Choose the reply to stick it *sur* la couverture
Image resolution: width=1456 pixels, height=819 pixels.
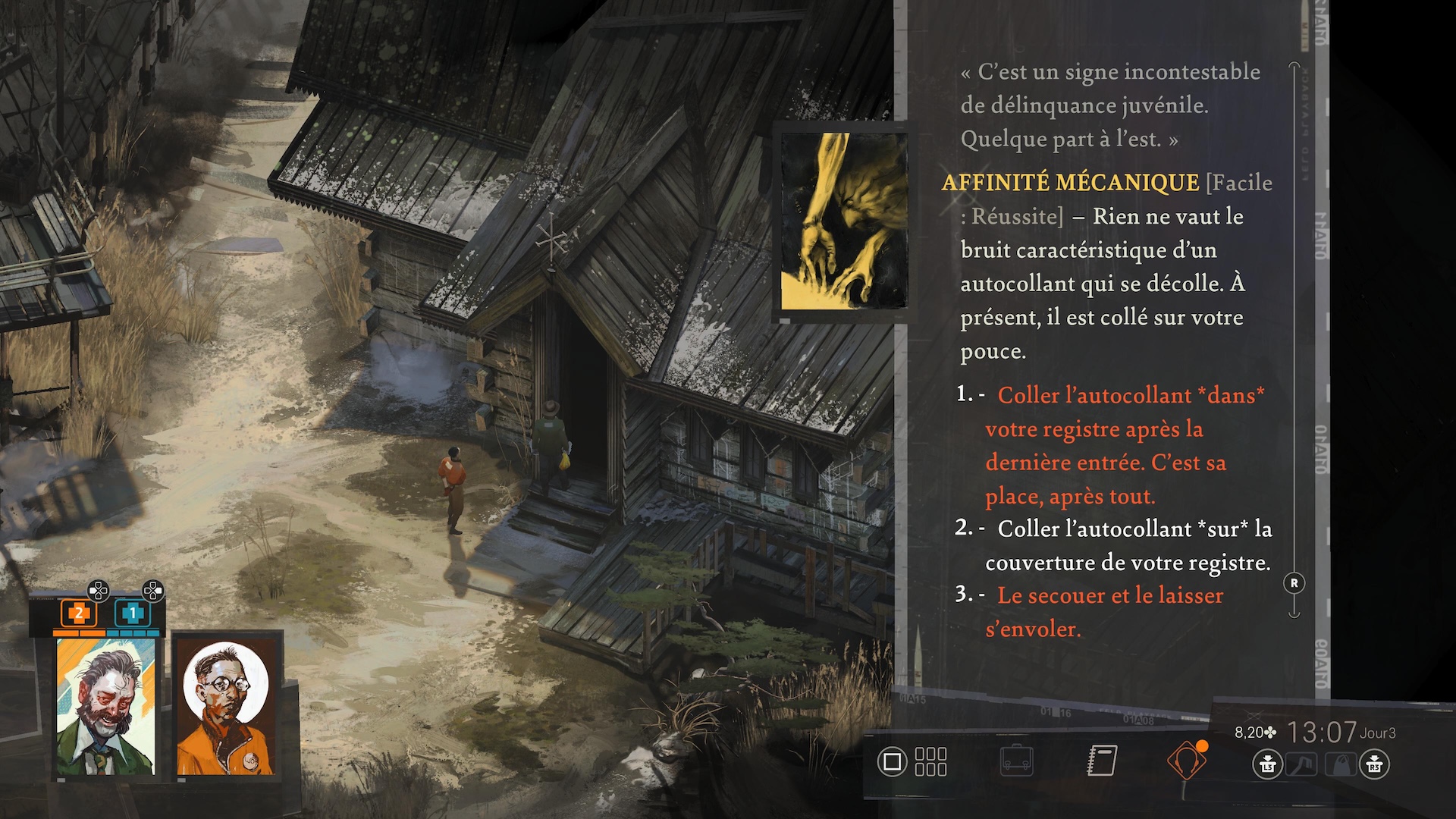pyautogui.click(x=1128, y=545)
